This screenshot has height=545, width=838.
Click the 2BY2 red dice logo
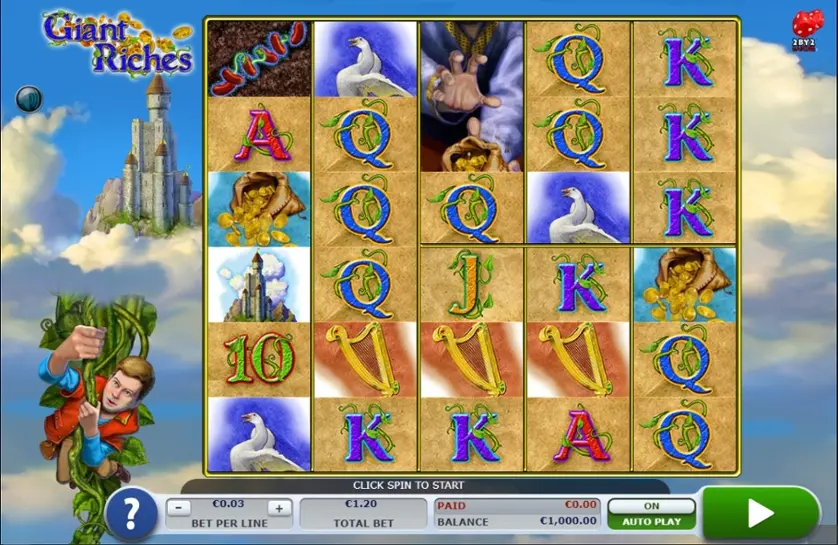(x=804, y=28)
